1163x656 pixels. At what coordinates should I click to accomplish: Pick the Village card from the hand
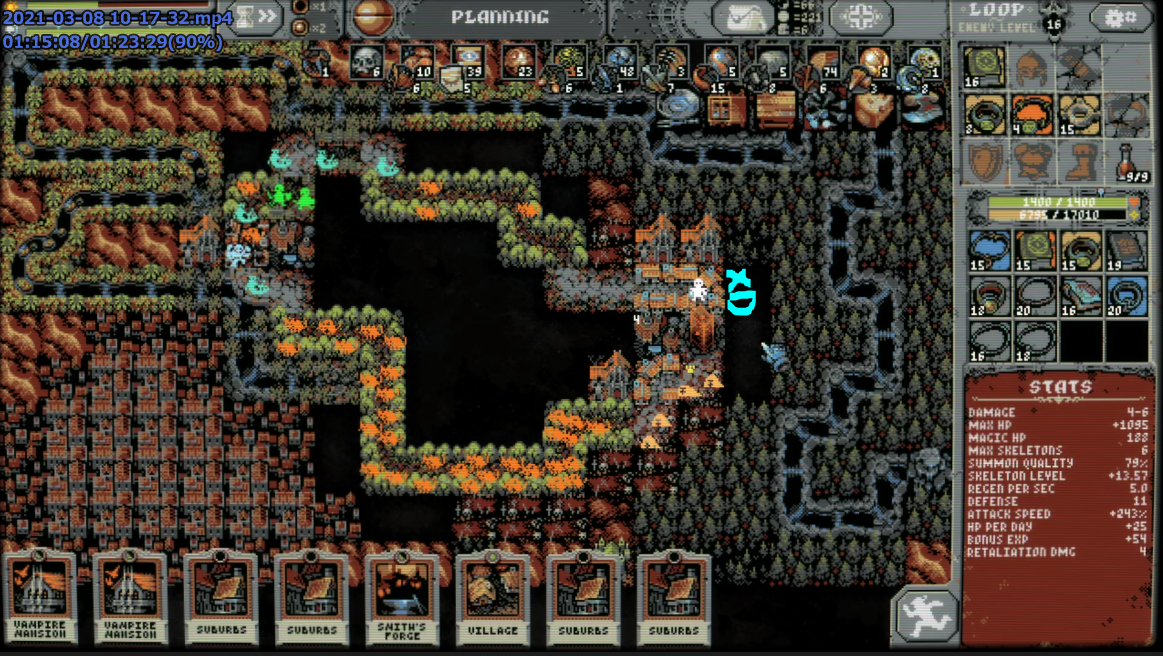click(x=493, y=597)
